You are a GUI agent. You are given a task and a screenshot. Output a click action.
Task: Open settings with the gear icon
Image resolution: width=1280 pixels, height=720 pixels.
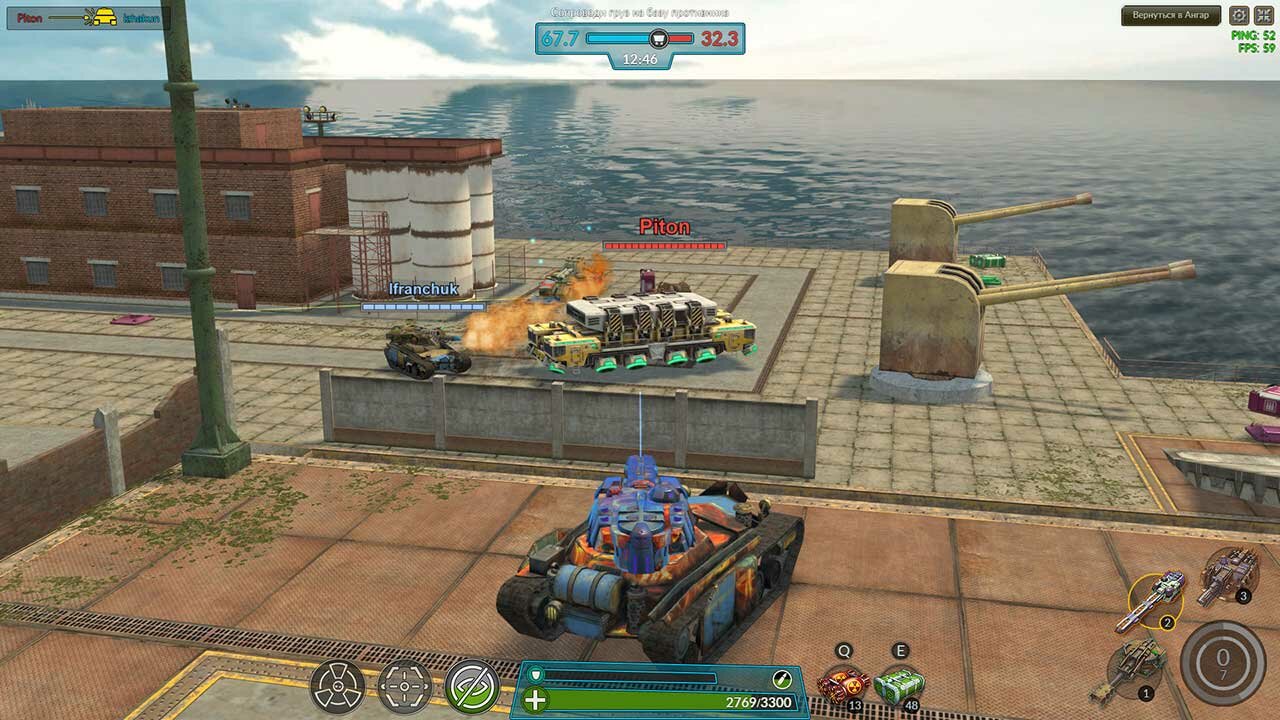pyautogui.click(x=1238, y=15)
